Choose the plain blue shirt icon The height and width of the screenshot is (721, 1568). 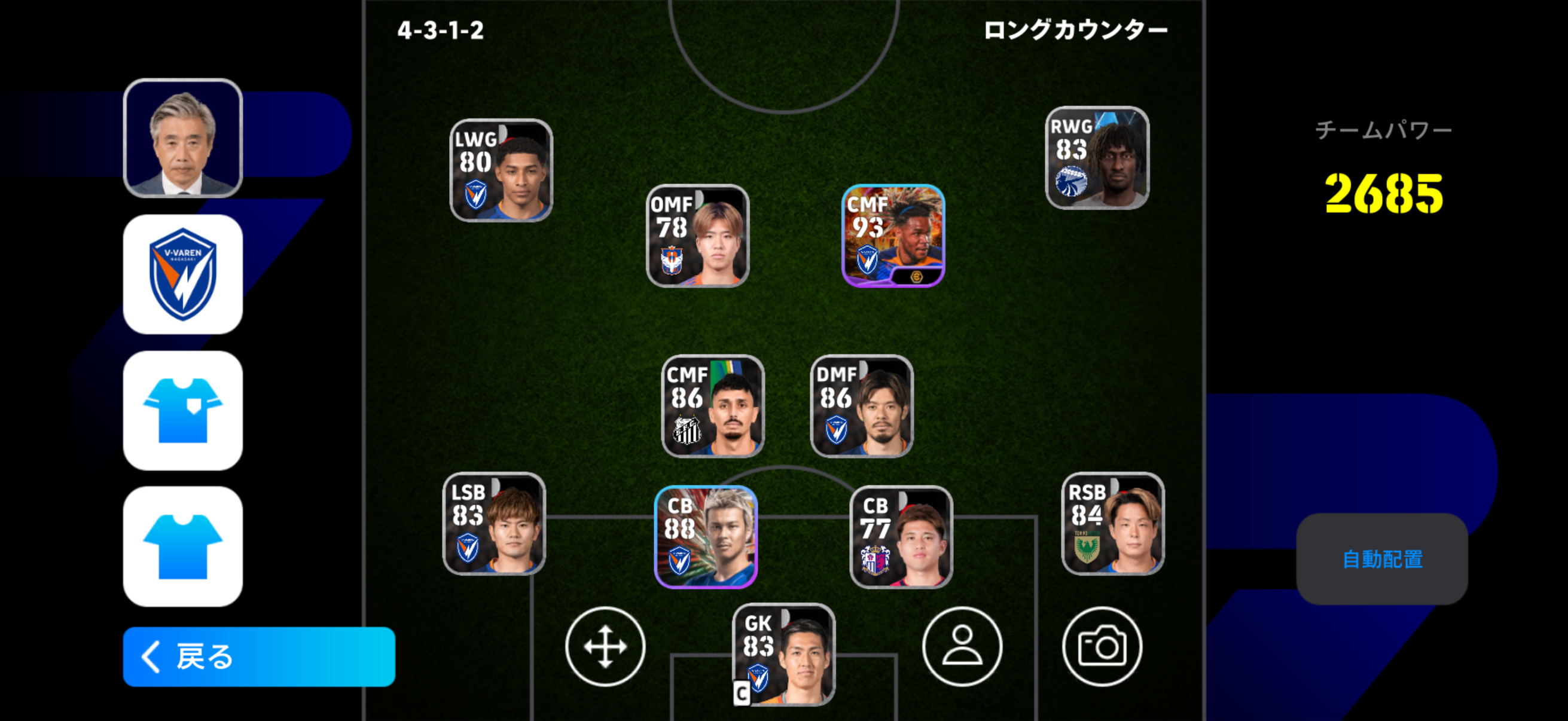point(182,546)
